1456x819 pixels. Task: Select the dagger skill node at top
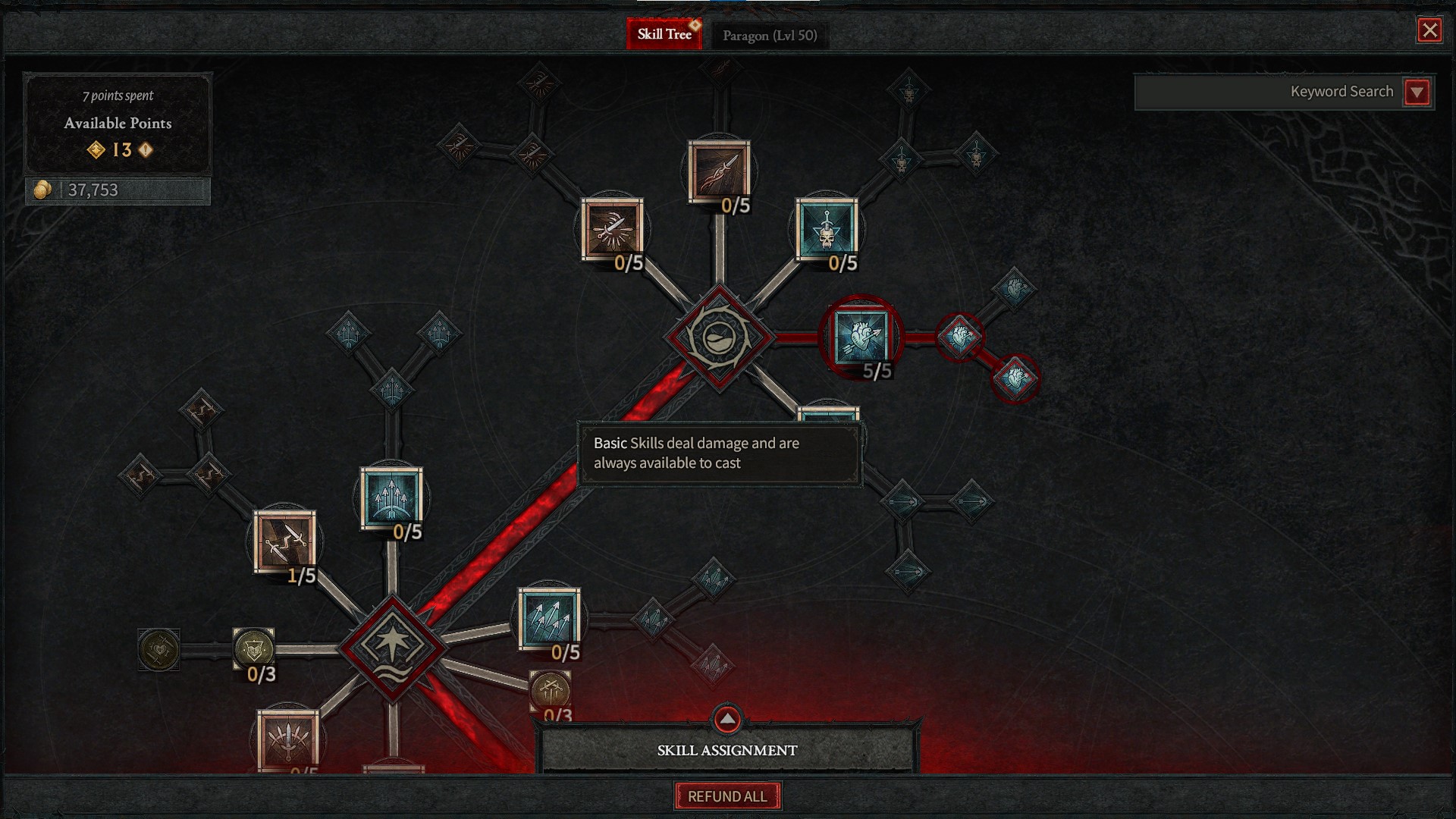point(719,171)
